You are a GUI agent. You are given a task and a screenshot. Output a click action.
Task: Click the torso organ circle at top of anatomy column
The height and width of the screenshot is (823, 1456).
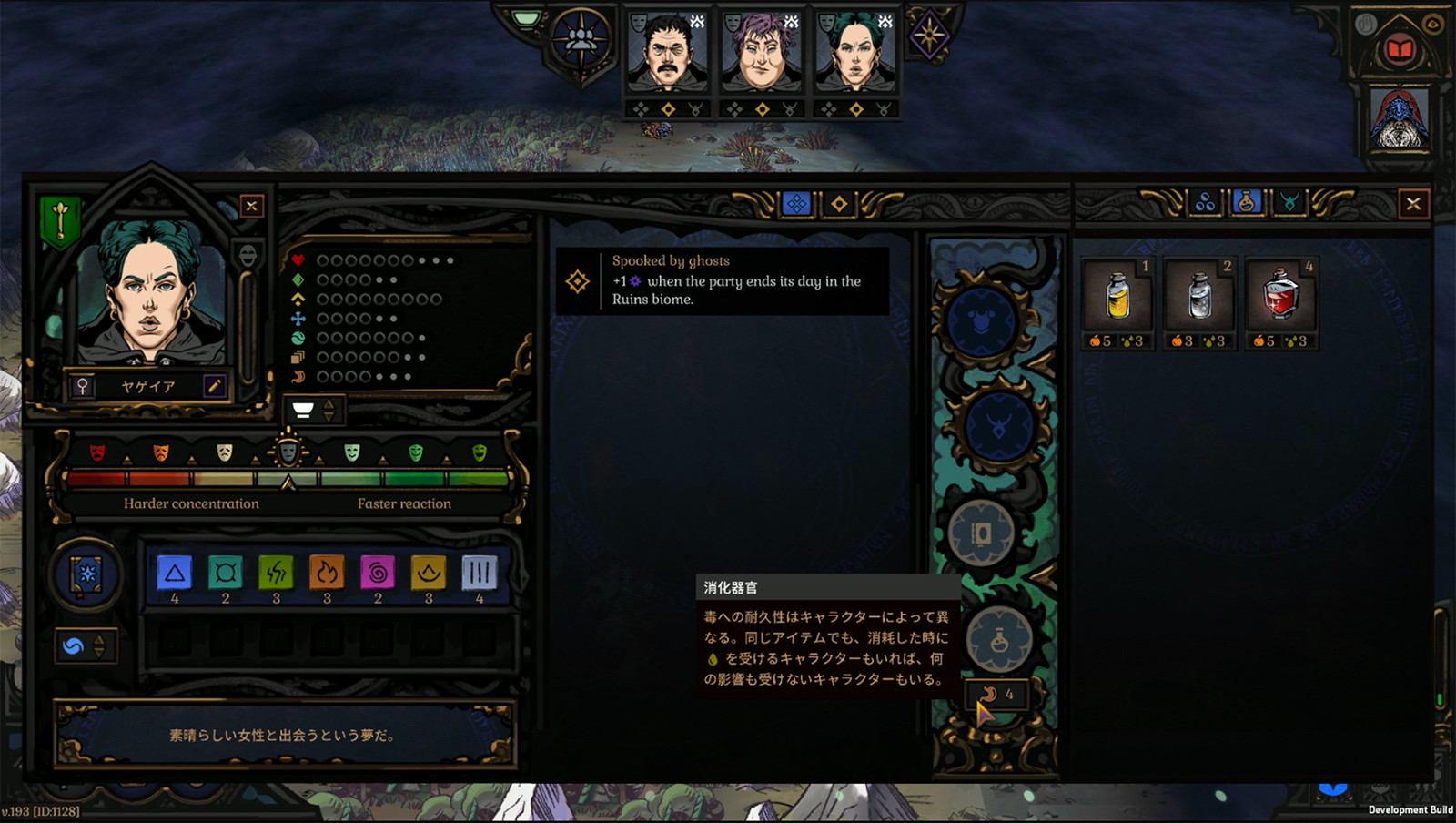tap(983, 320)
